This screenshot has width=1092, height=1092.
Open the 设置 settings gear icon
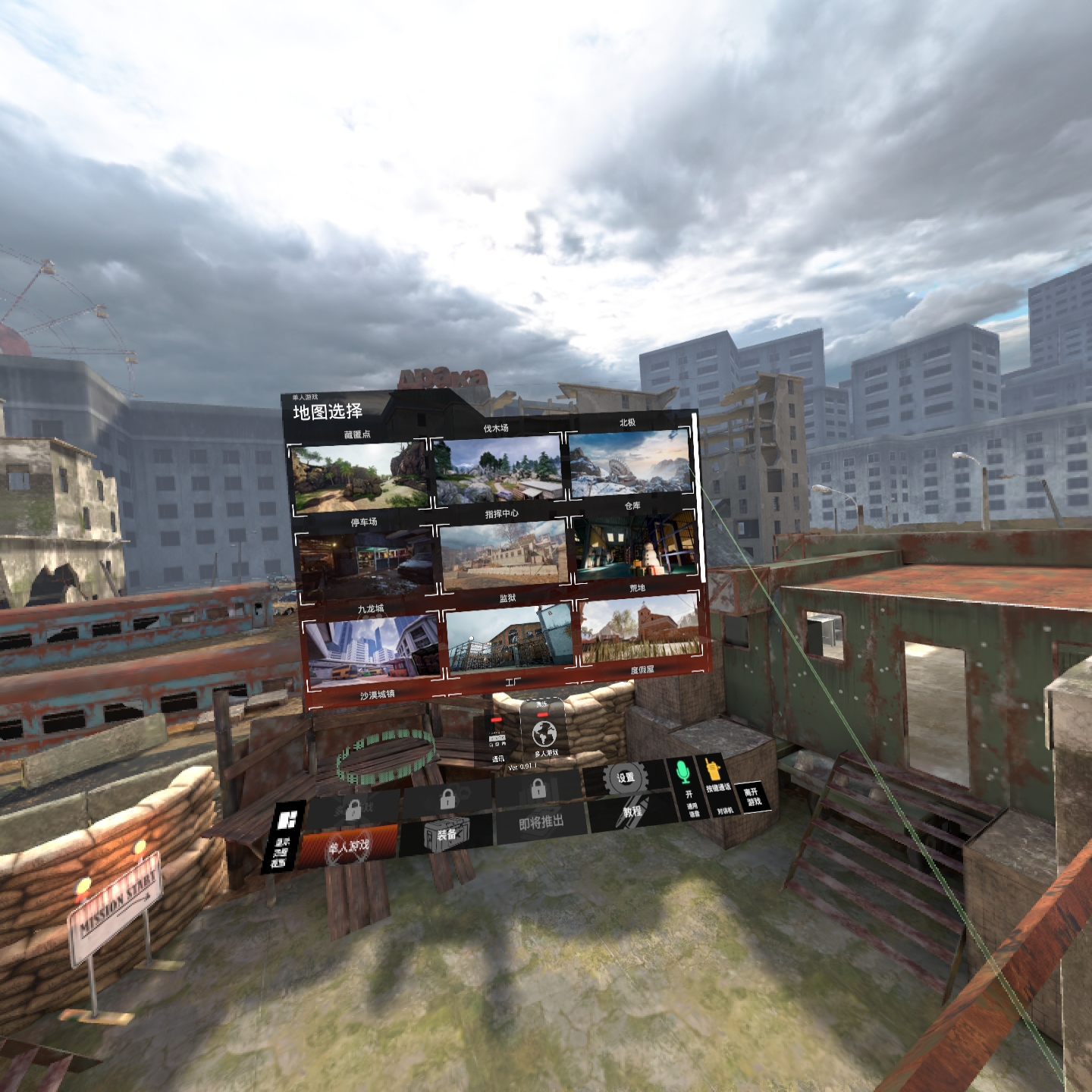pyautogui.click(x=625, y=777)
